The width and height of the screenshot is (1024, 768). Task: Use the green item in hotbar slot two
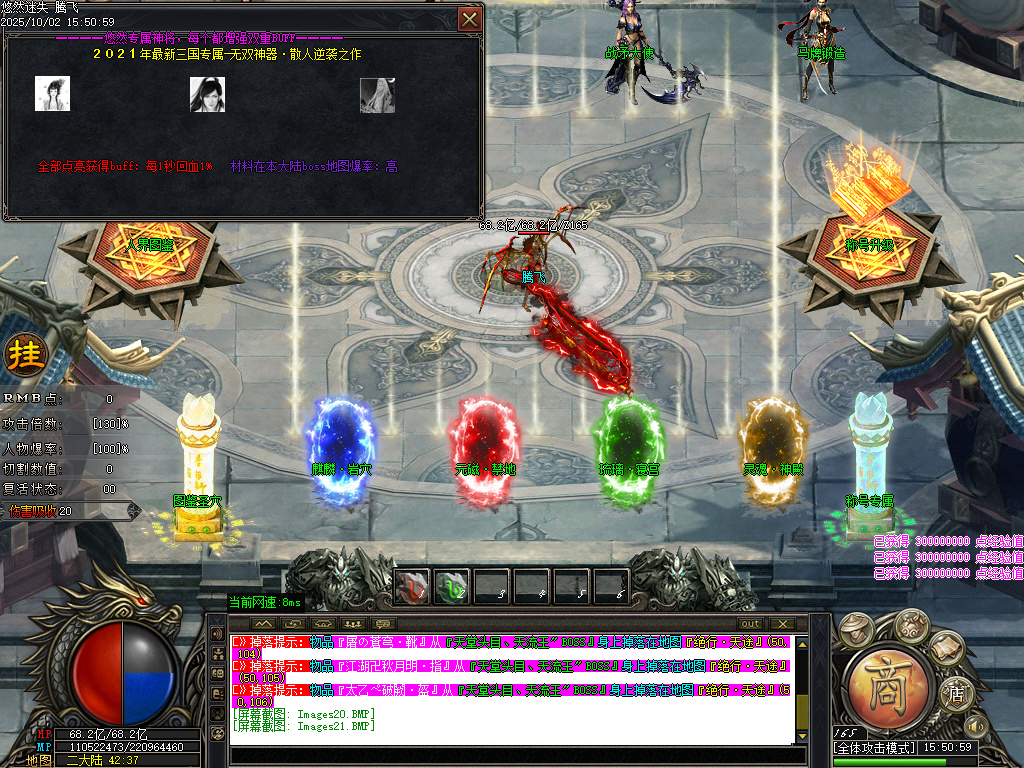pos(451,586)
